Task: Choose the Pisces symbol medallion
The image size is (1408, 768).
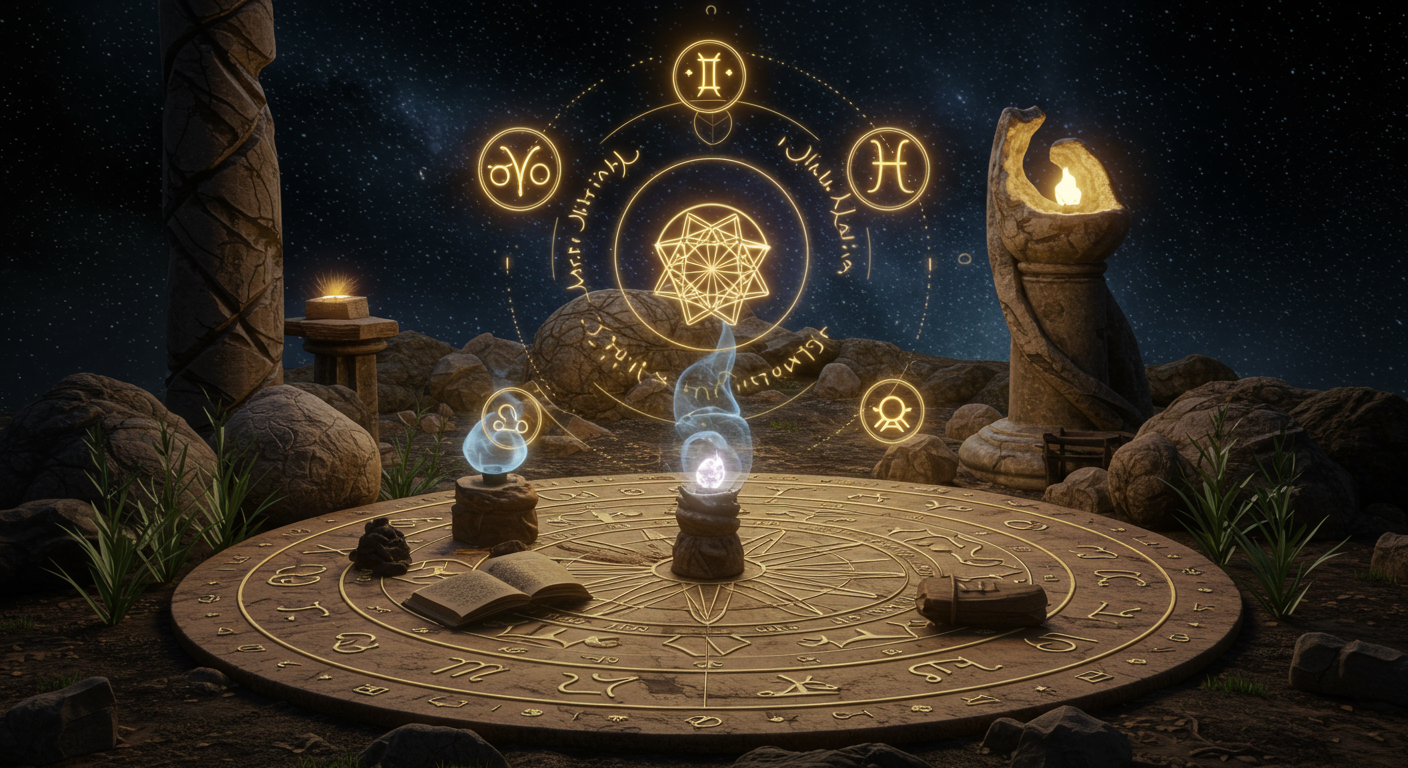Action: [x=888, y=169]
